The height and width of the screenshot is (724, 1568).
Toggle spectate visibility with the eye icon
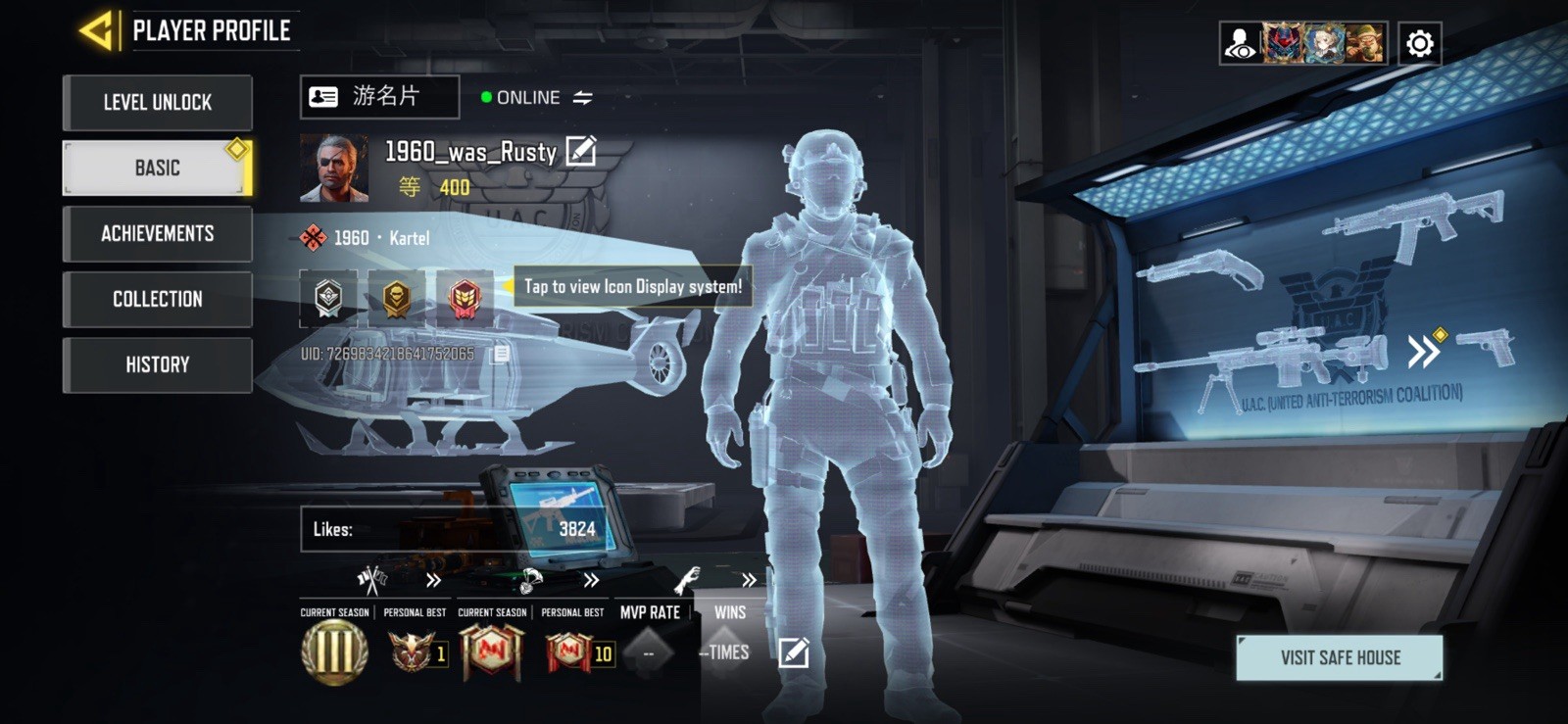pos(1238,40)
